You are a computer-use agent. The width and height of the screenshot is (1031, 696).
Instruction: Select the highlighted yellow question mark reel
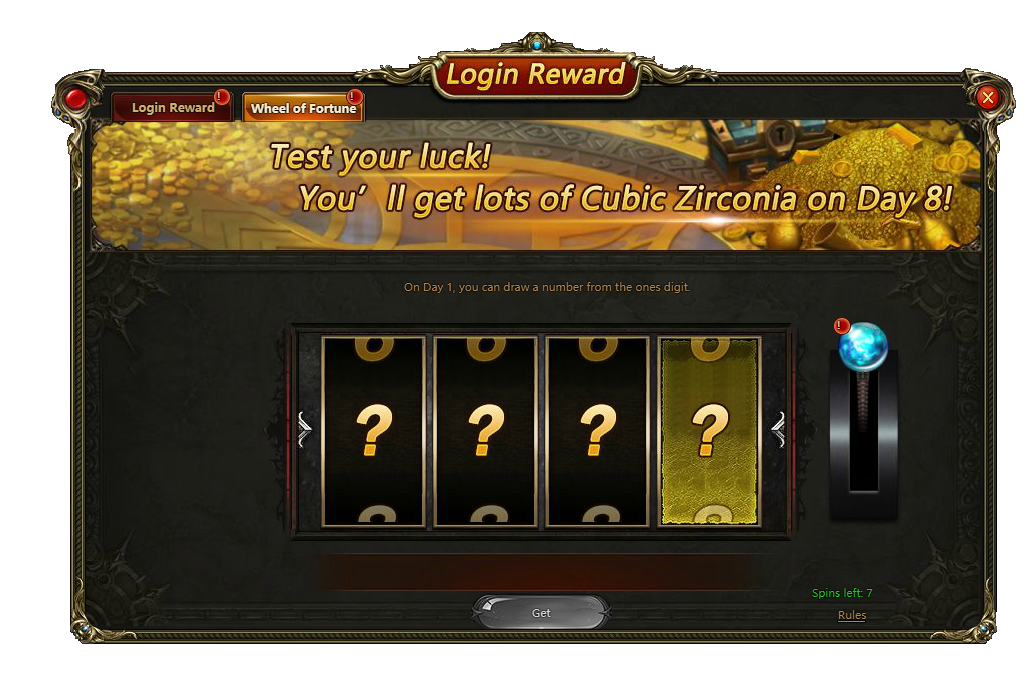(x=709, y=431)
